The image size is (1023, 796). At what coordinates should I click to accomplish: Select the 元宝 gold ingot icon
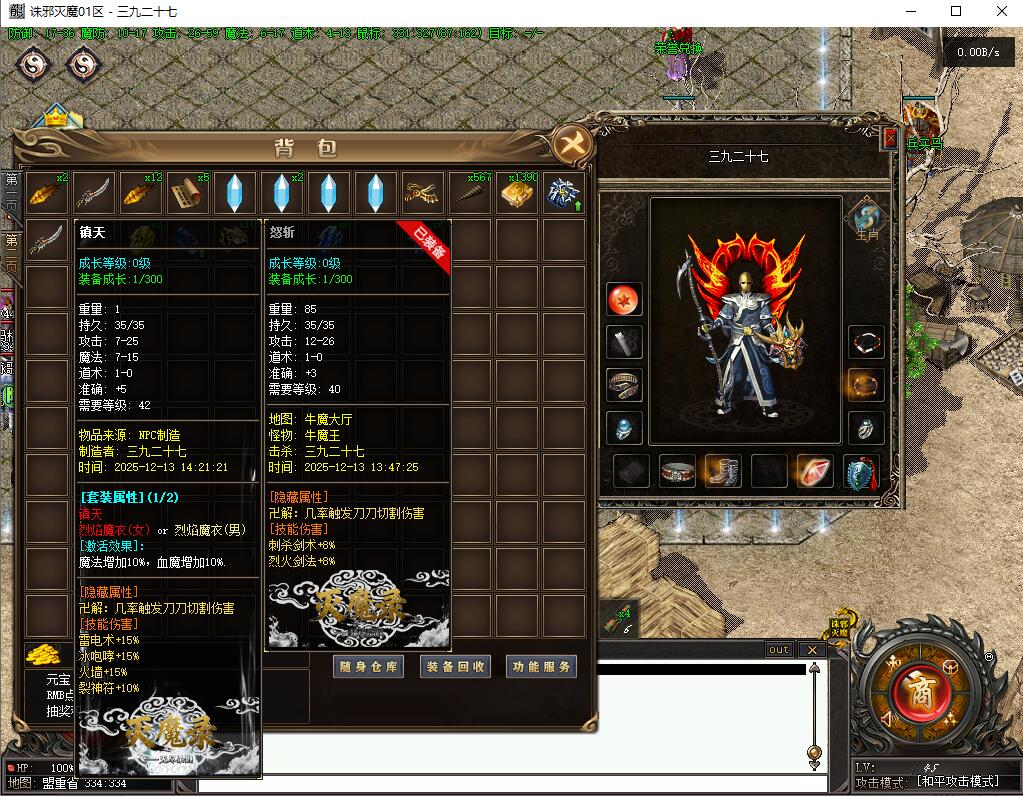[44, 655]
